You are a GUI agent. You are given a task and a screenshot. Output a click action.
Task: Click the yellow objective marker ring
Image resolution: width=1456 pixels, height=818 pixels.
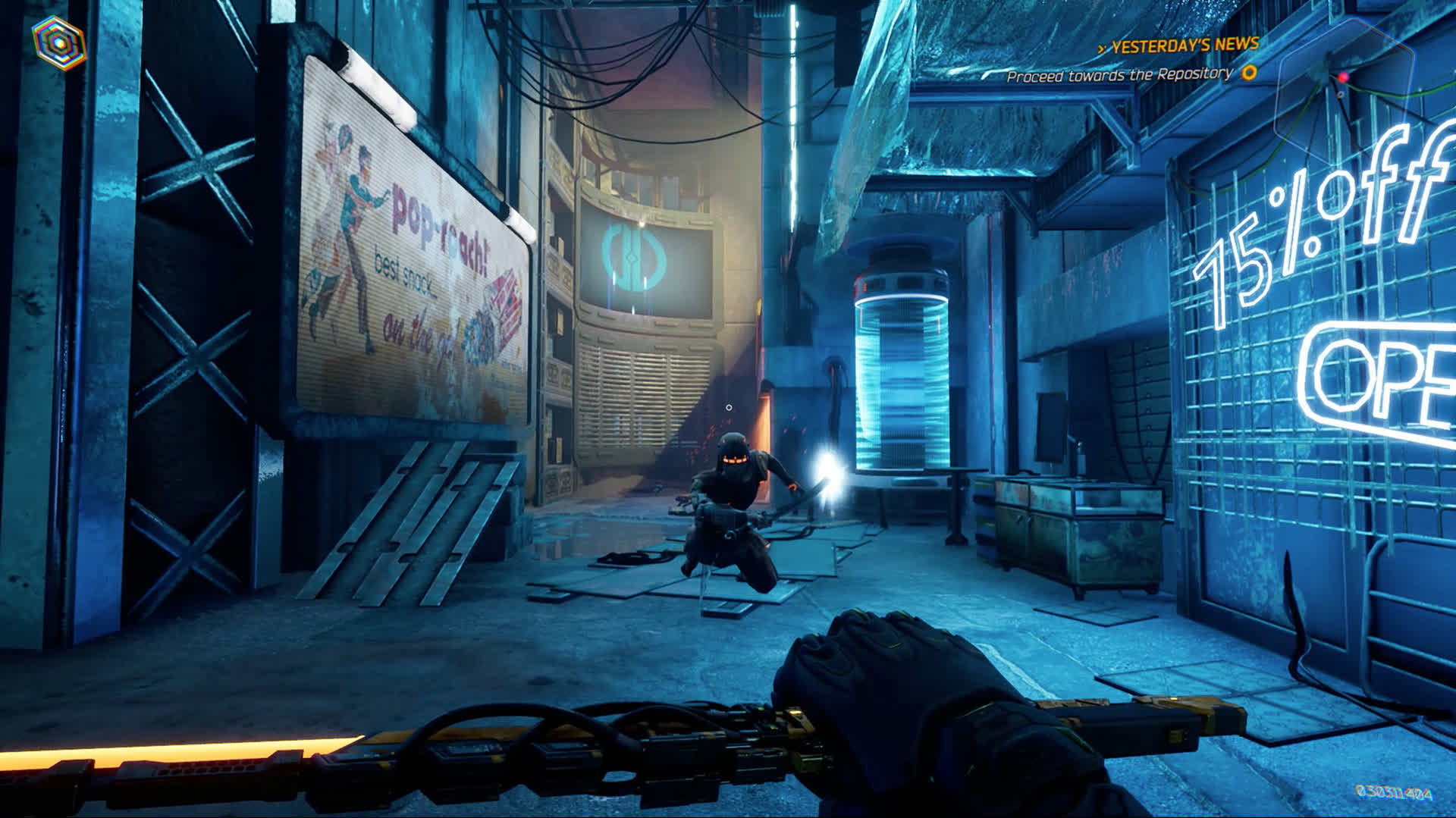[1249, 73]
